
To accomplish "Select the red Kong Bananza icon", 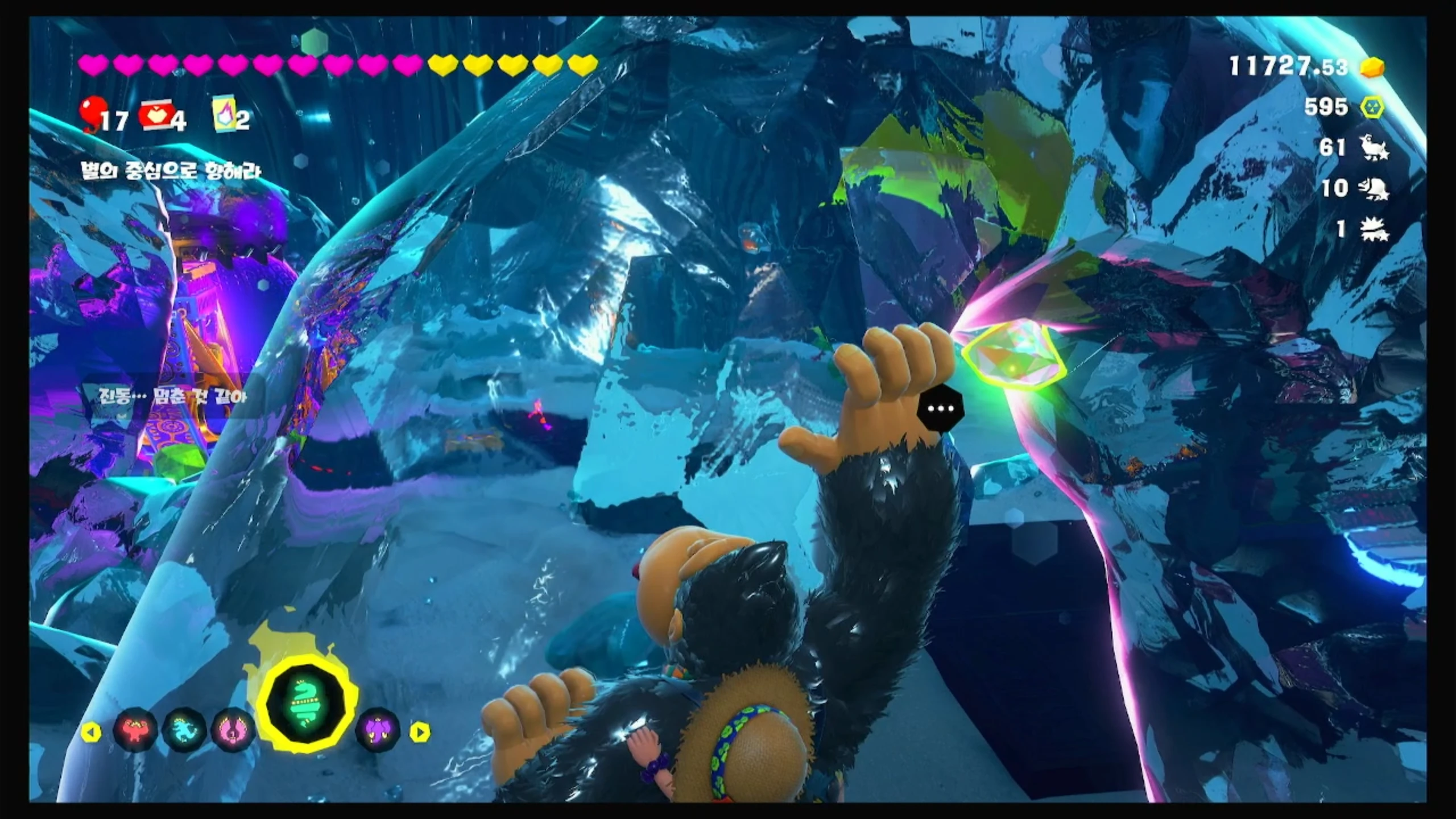I will coord(135,730).
